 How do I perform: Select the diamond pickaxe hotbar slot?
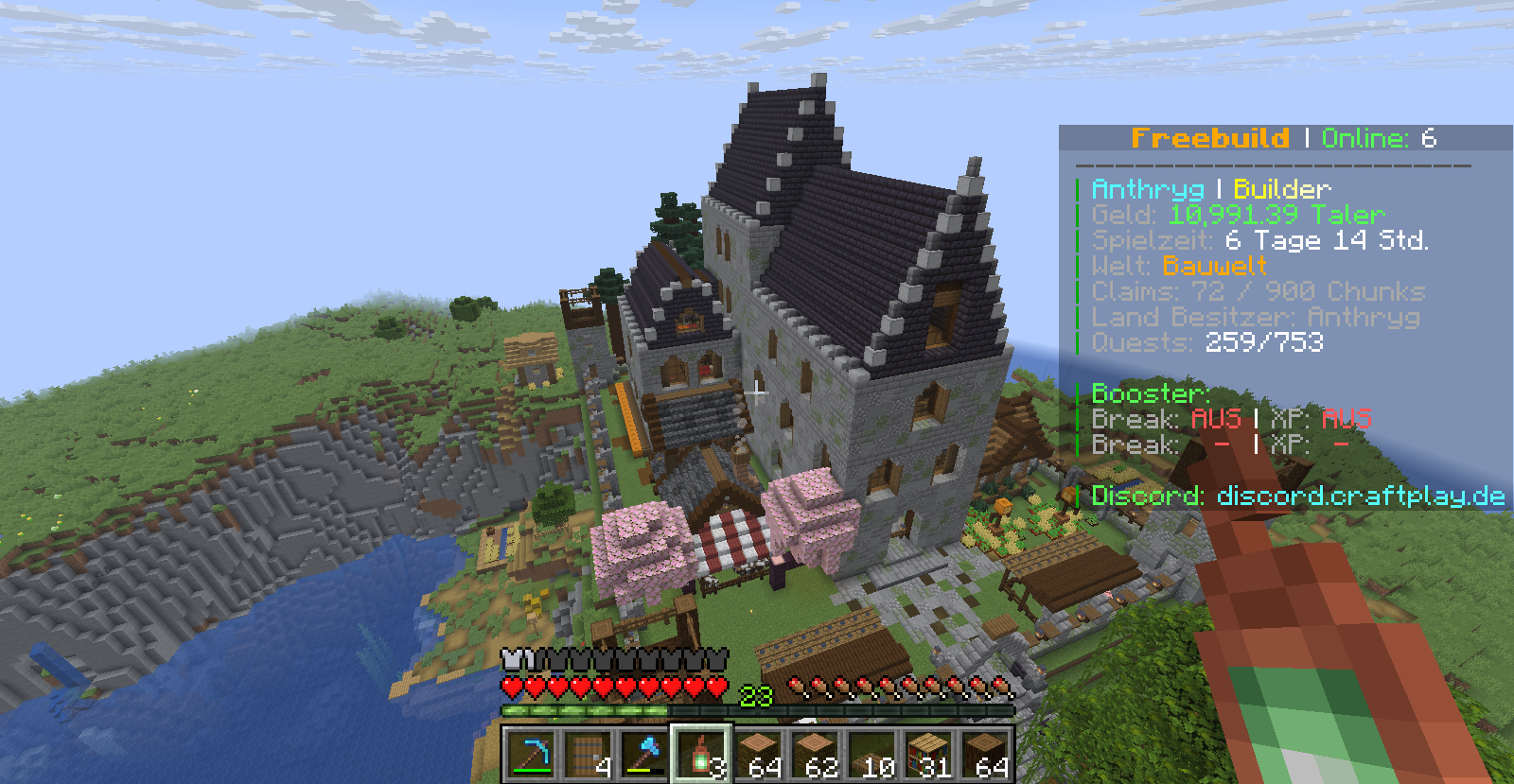point(530,755)
